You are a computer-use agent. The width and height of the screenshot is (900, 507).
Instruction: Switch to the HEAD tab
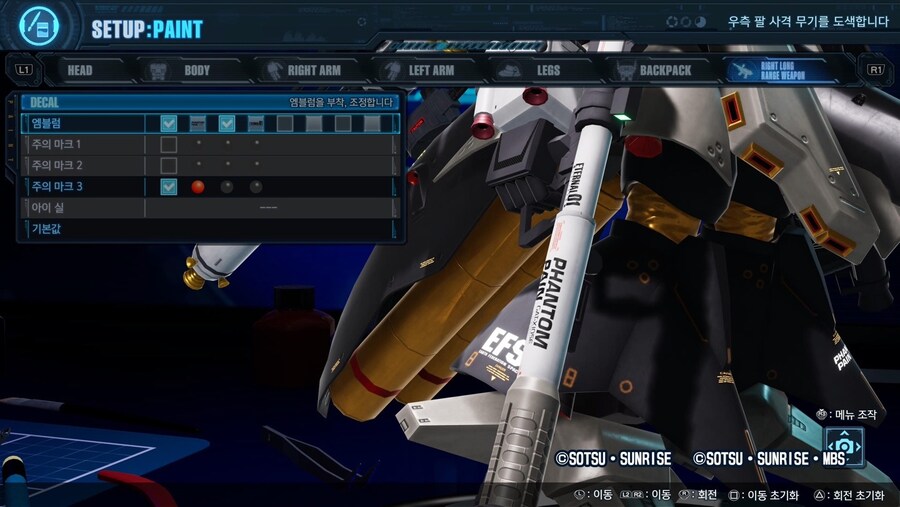coord(80,70)
